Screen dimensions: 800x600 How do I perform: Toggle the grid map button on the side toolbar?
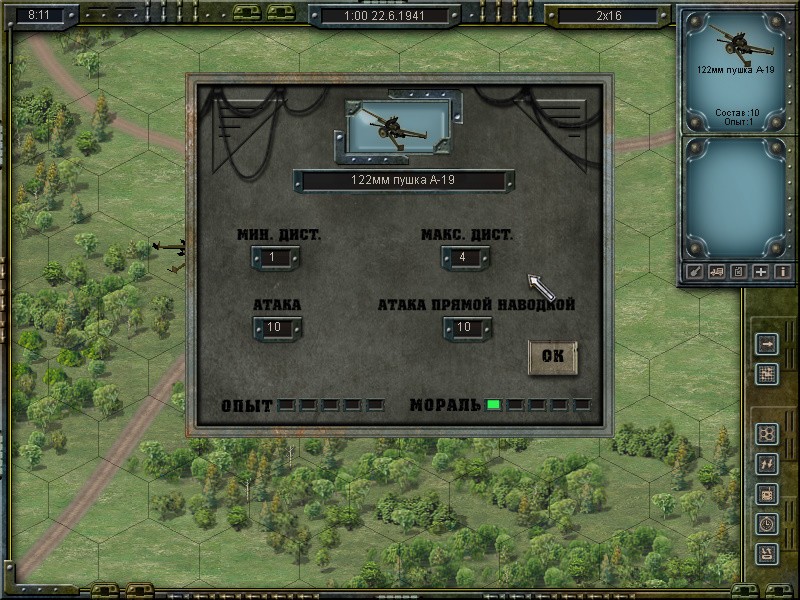(767, 374)
